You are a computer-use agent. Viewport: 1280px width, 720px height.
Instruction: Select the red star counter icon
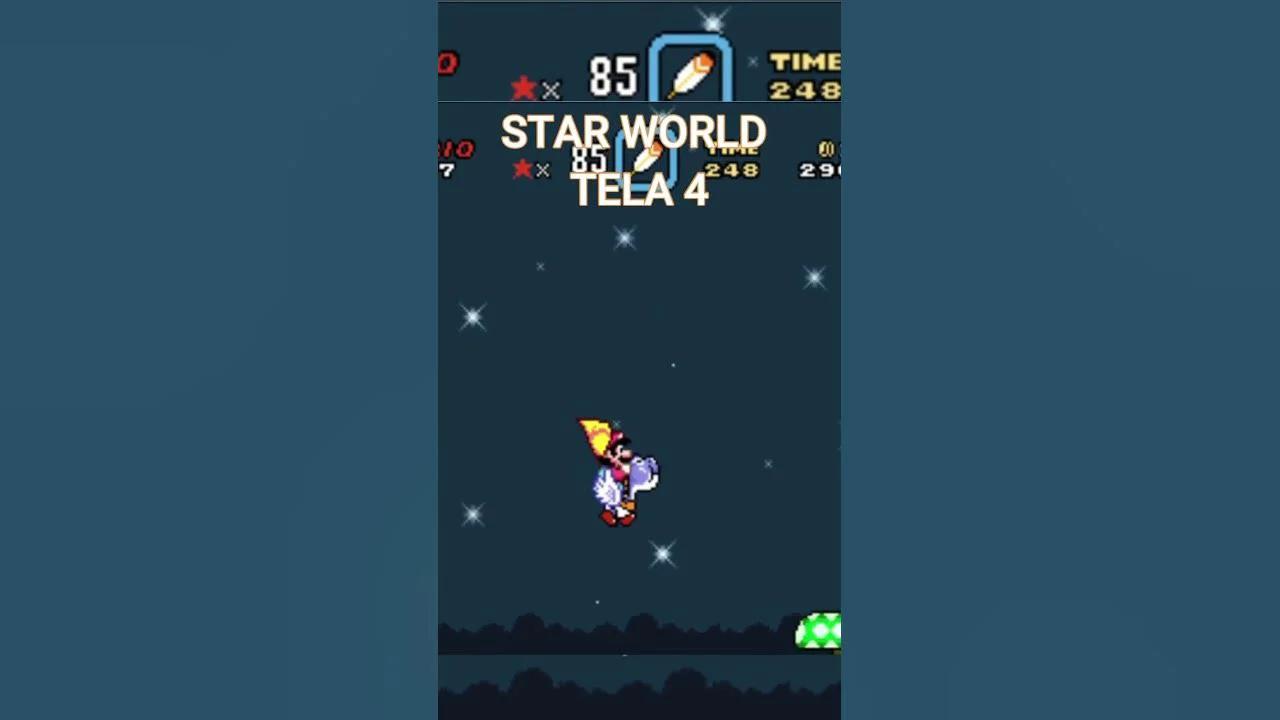[523, 88]
